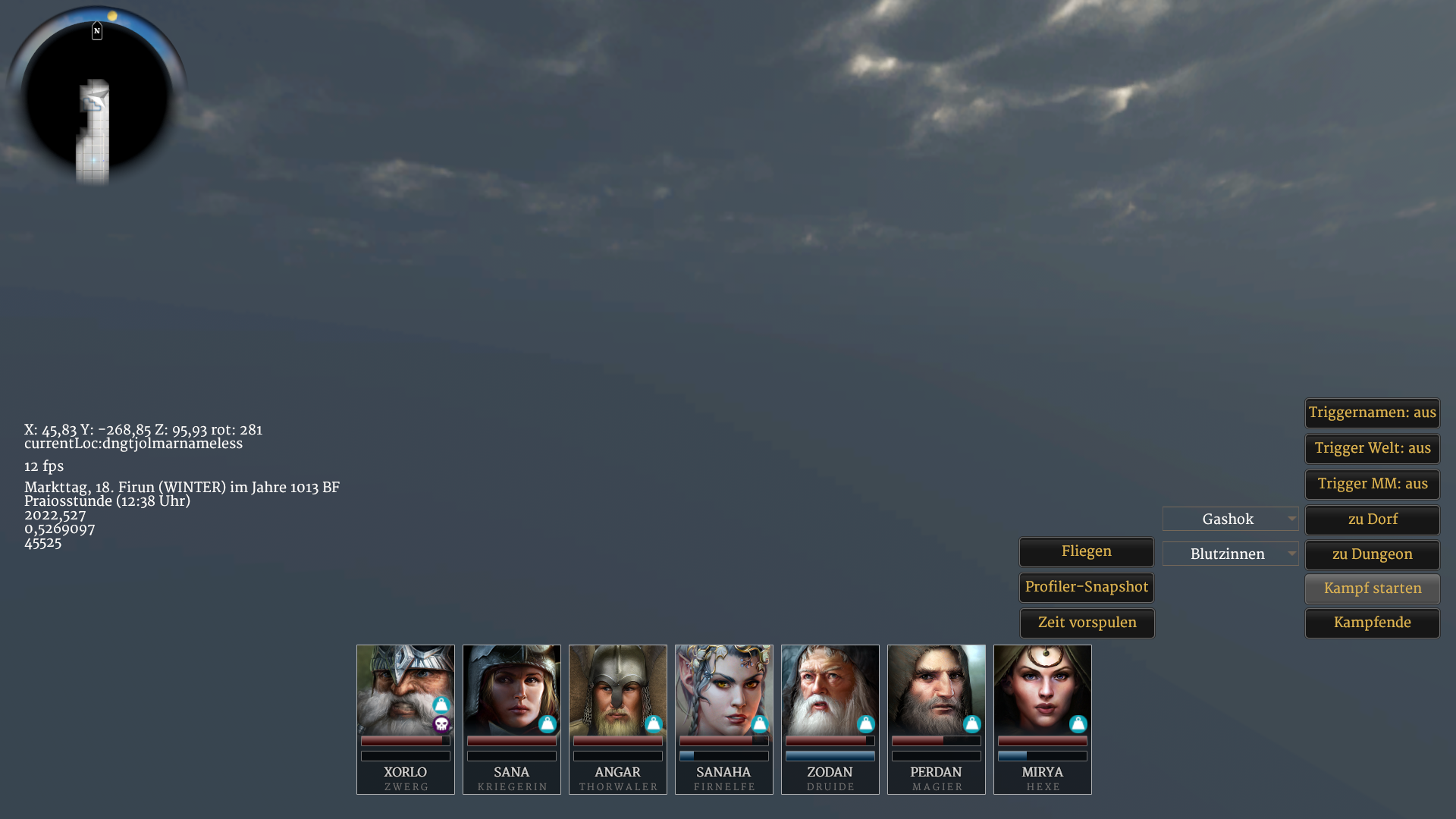Click the zu Dungeon button
1456x819 pixels.
pyautogui.click(x=1372, y=555)
